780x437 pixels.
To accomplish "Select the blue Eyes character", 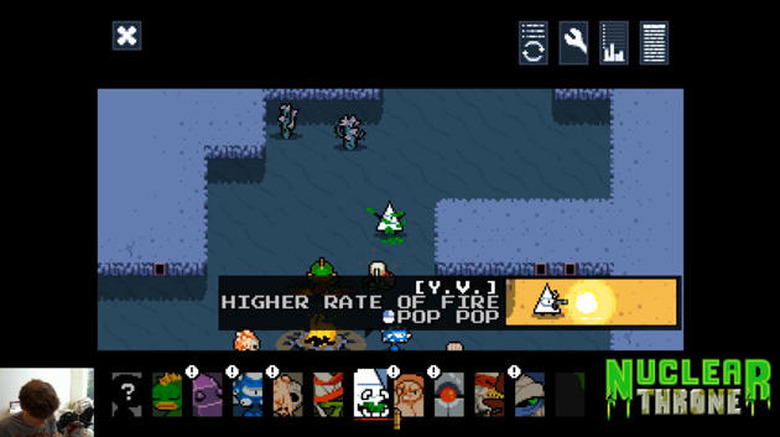I will 248,392.
